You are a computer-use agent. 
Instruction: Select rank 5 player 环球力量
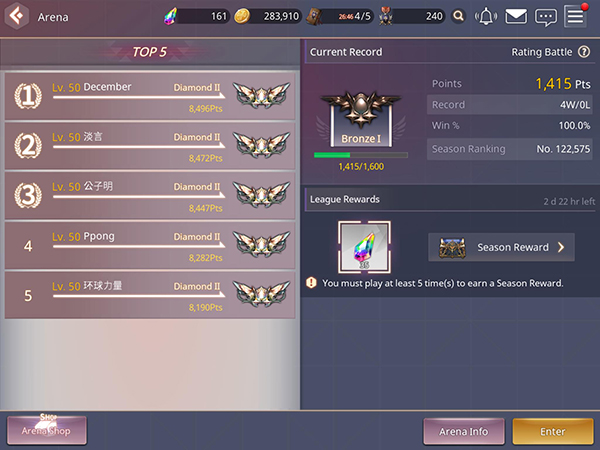pyautogui.click(x=150, y=294)
